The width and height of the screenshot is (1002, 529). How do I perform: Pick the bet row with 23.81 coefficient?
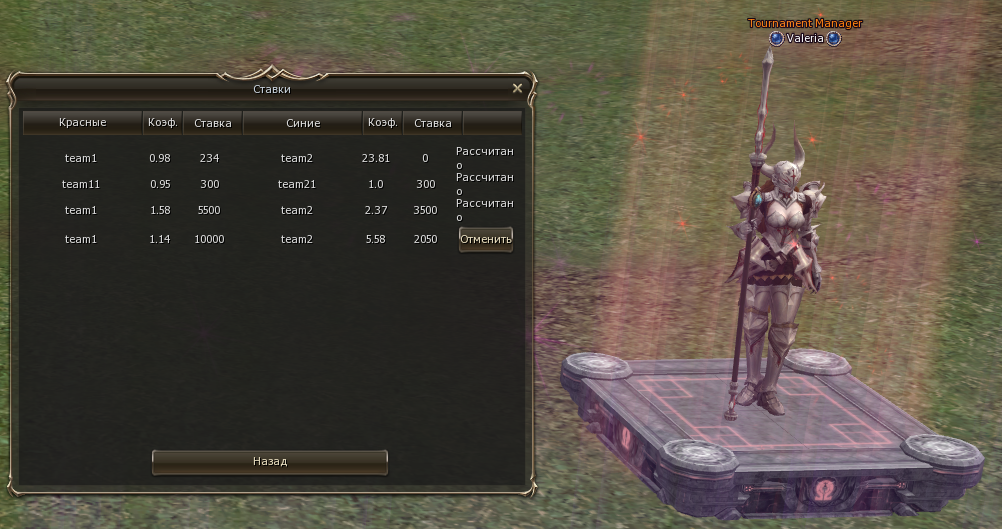250,158
